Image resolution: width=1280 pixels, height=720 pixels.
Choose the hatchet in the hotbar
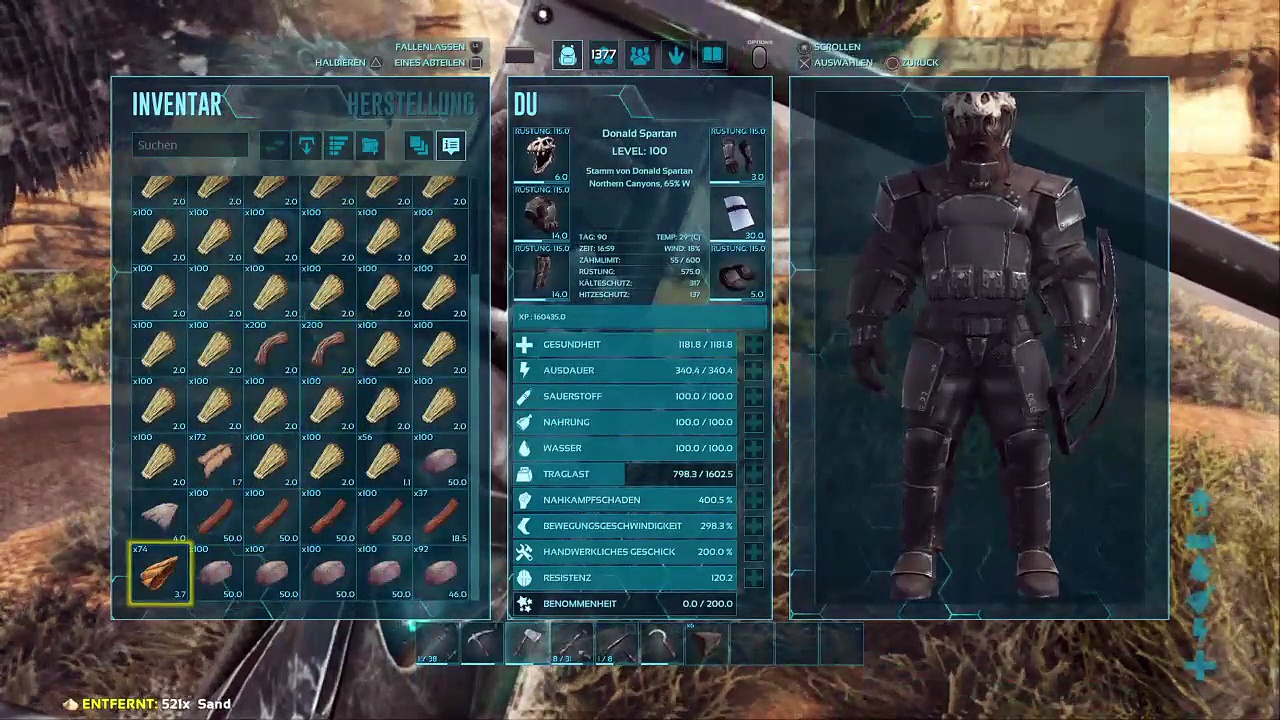tap(528, 643)
